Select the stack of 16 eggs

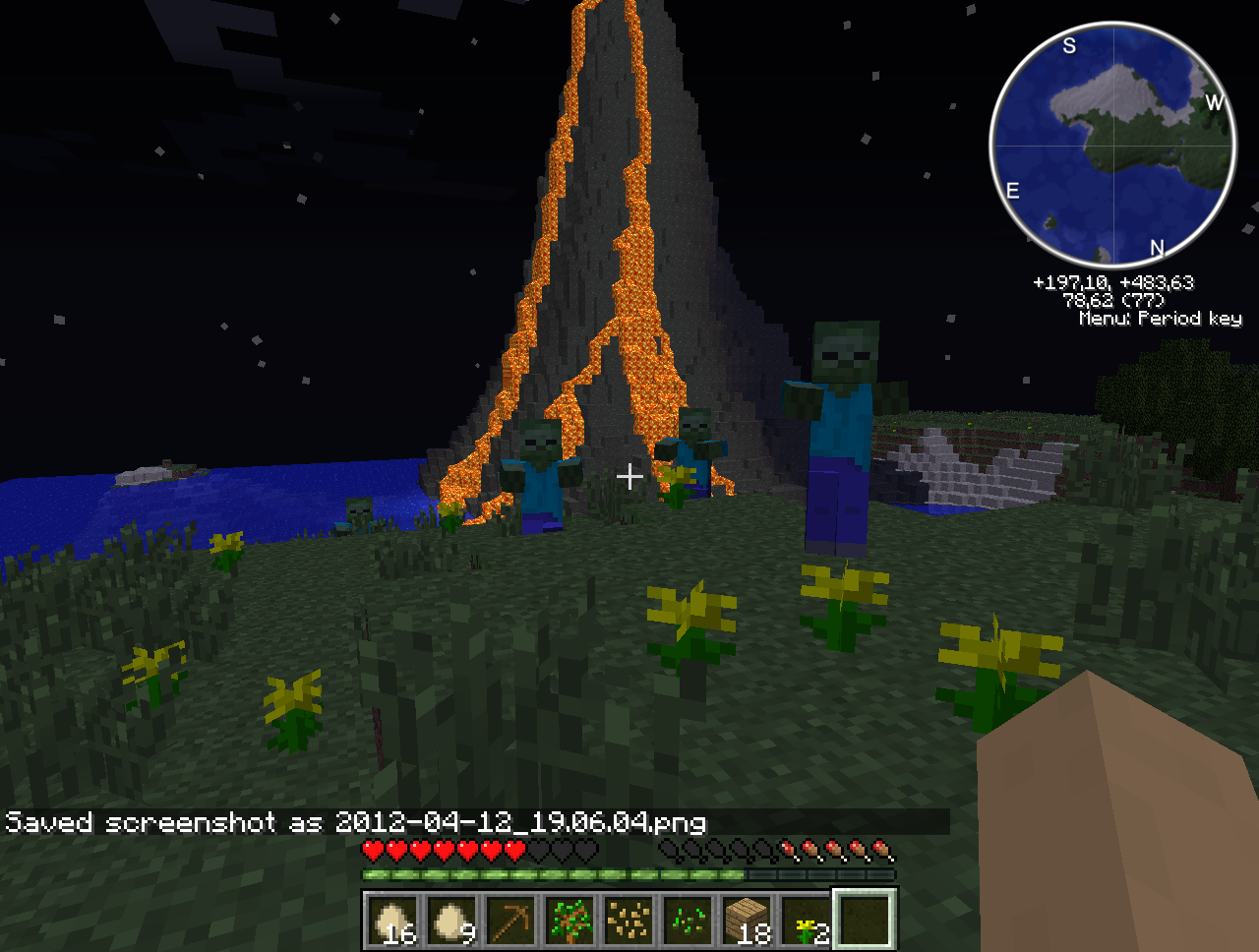tap(392, 921)
